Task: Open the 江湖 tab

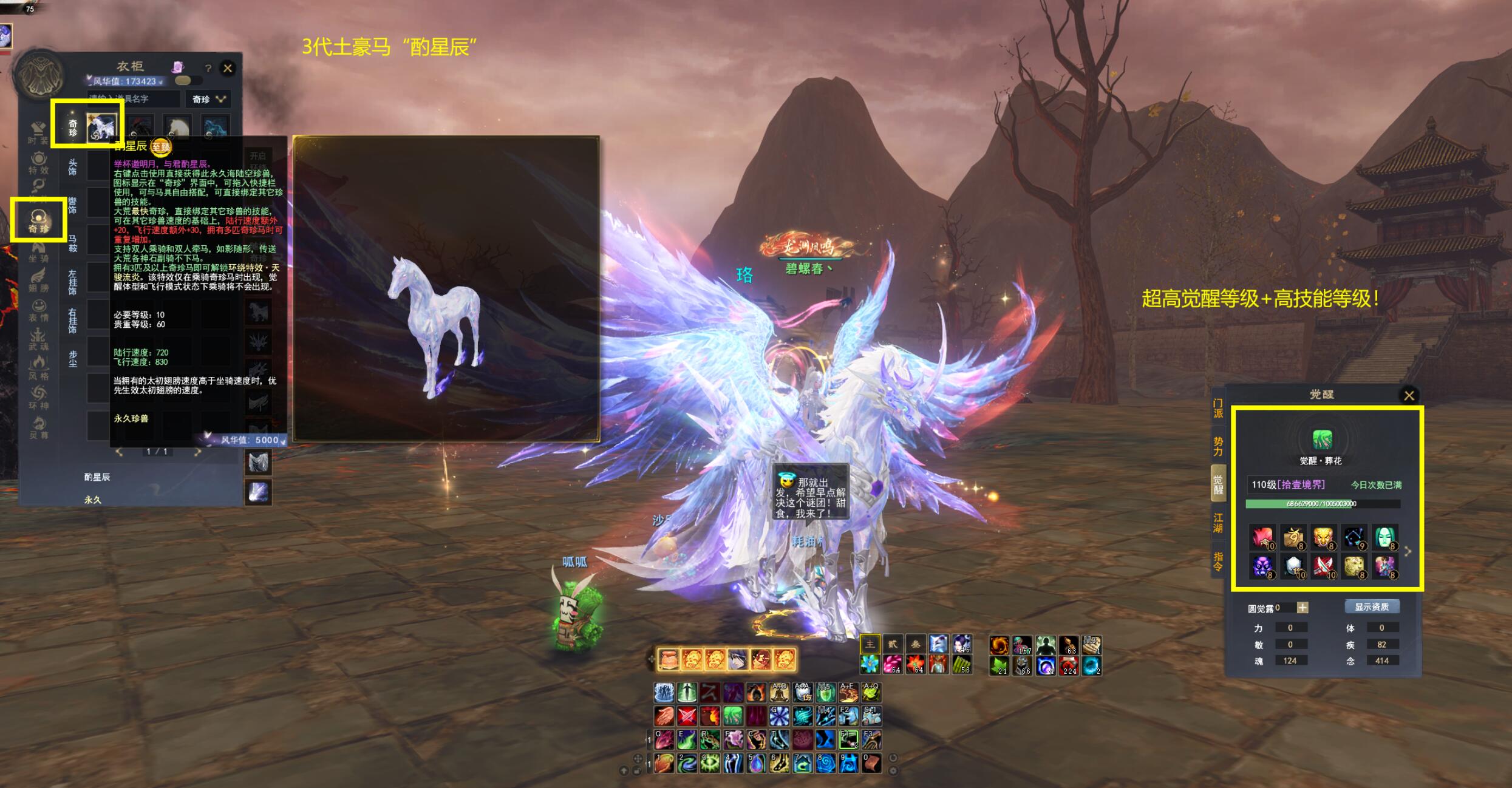Action: [x=1217, y=522]
